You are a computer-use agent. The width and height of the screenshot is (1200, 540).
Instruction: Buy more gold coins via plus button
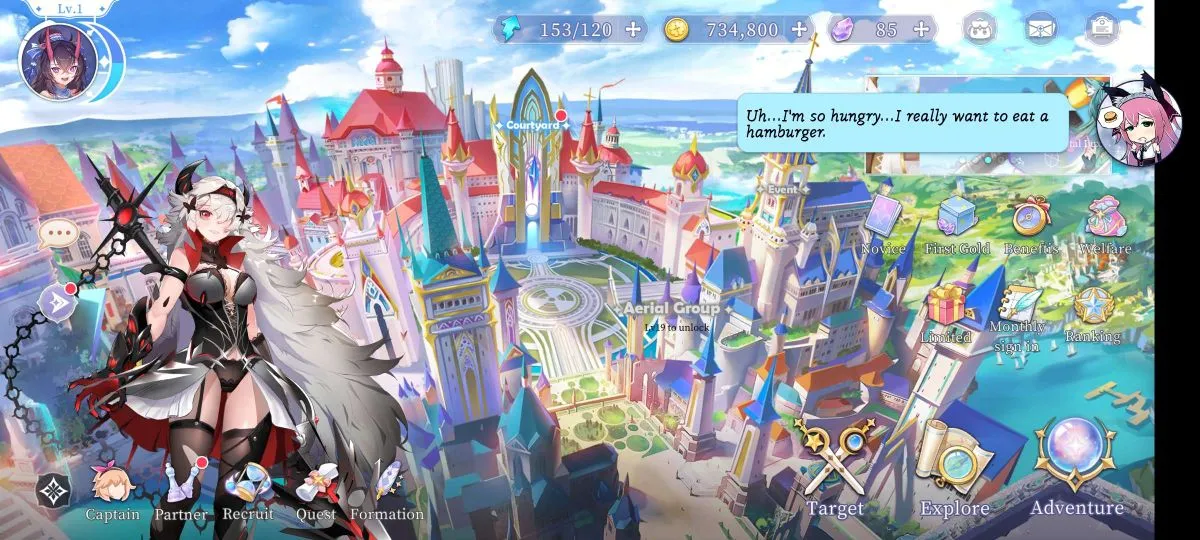point(799,29)
